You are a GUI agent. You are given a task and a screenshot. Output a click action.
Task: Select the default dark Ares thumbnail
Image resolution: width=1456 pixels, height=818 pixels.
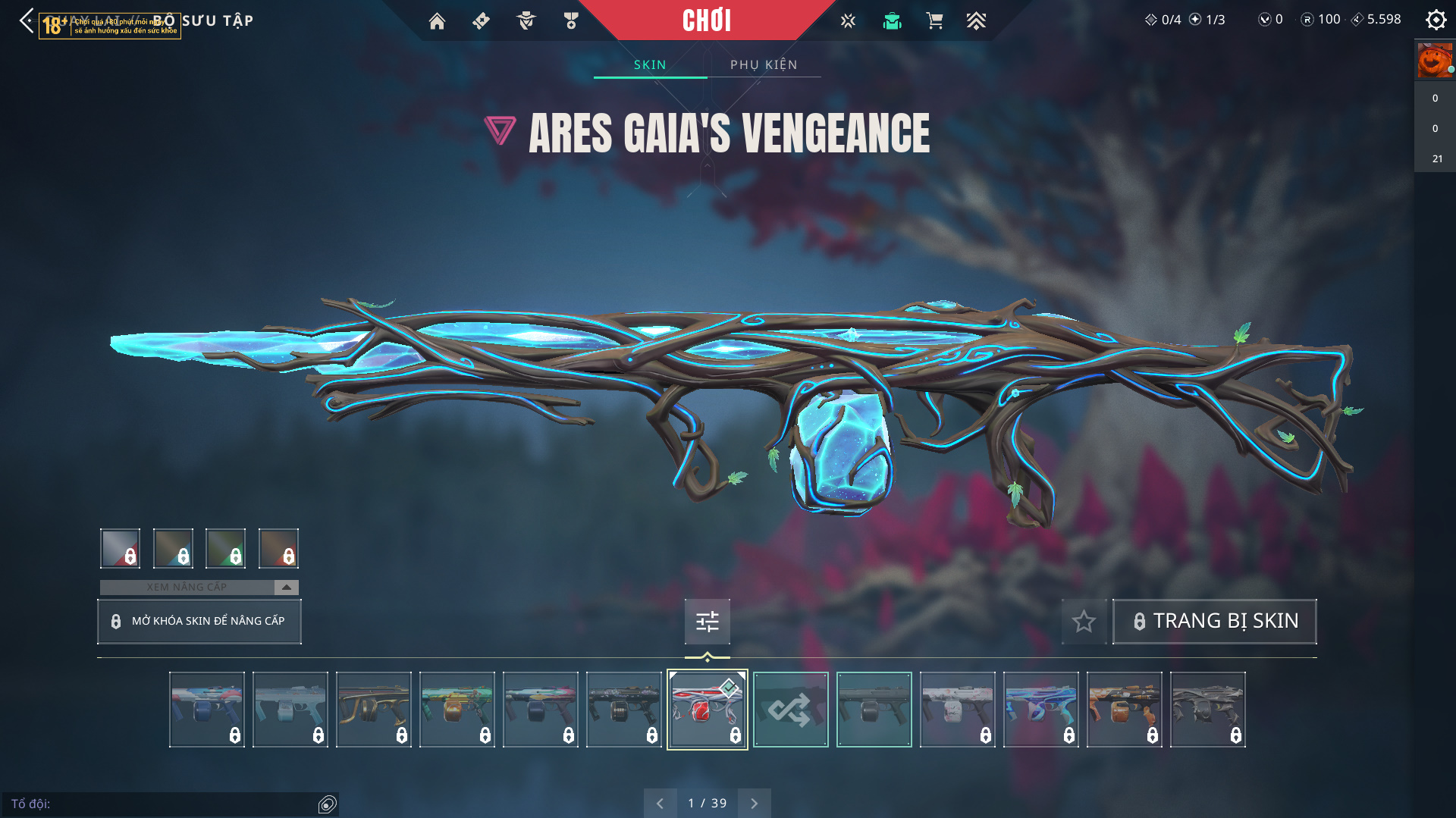click(874, 710)
